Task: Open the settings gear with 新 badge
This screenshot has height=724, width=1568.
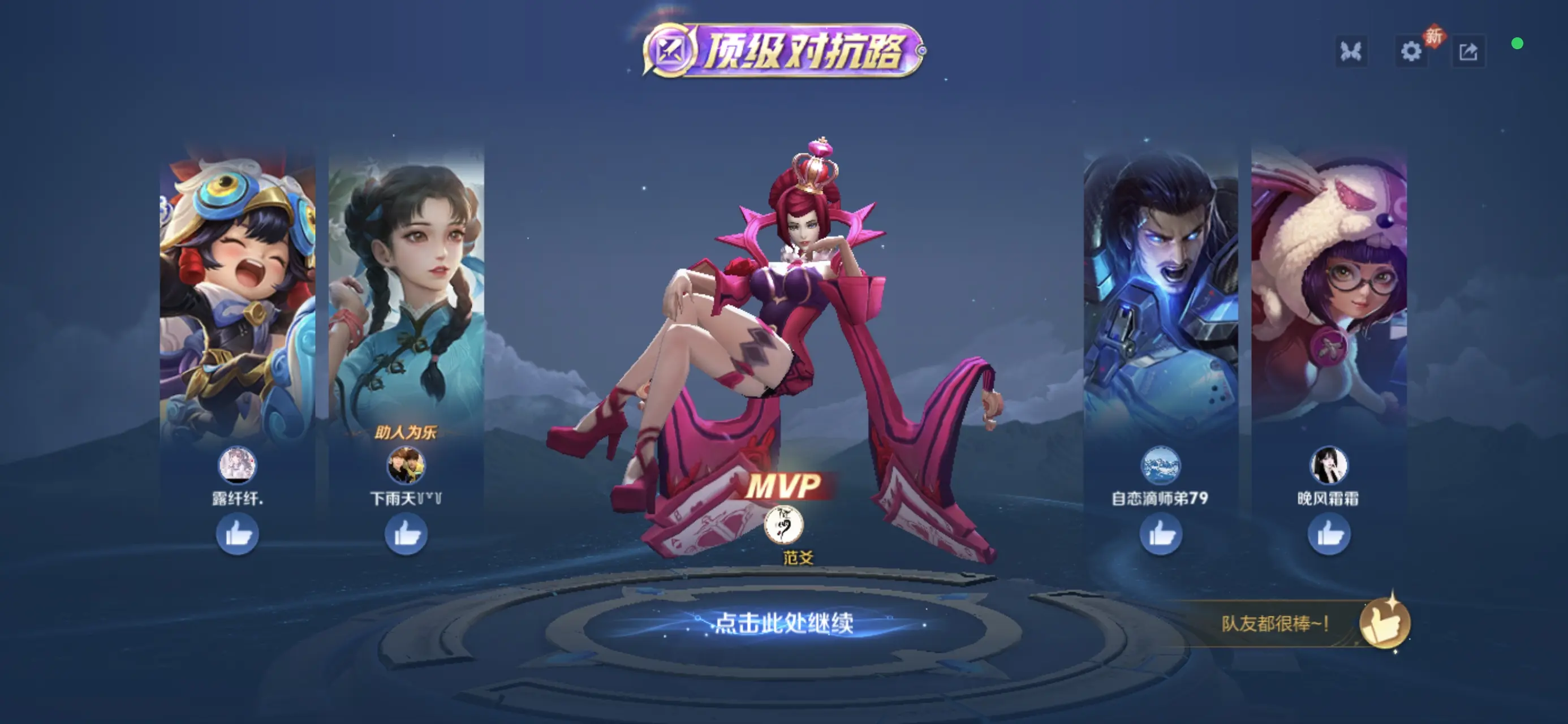Action: pos(1412,52)
